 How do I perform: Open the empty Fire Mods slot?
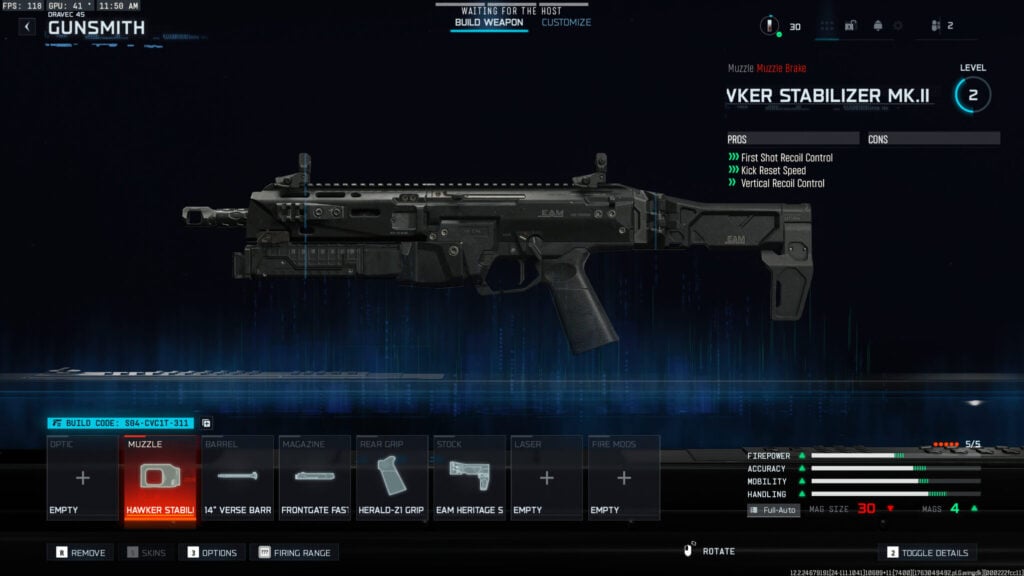coord(623,478)
